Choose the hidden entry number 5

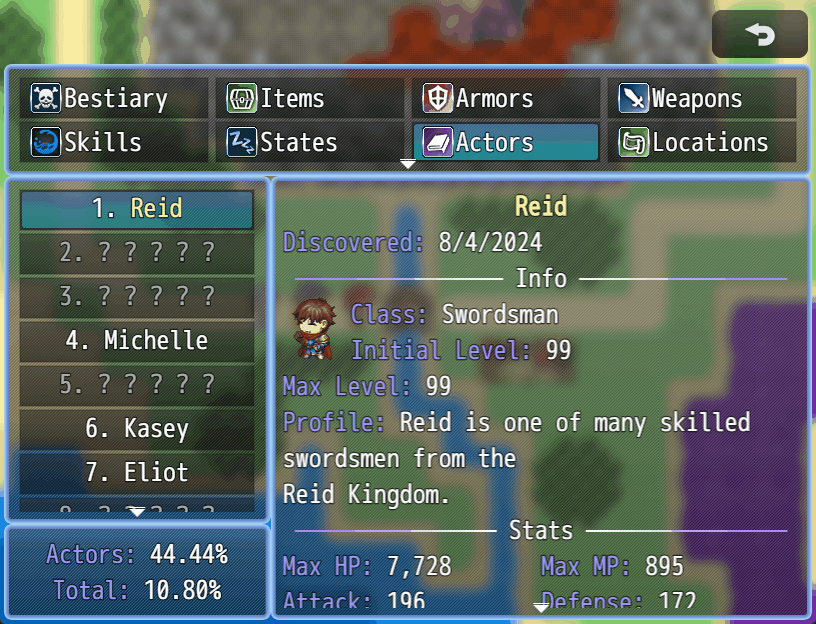tap(137, 385)
